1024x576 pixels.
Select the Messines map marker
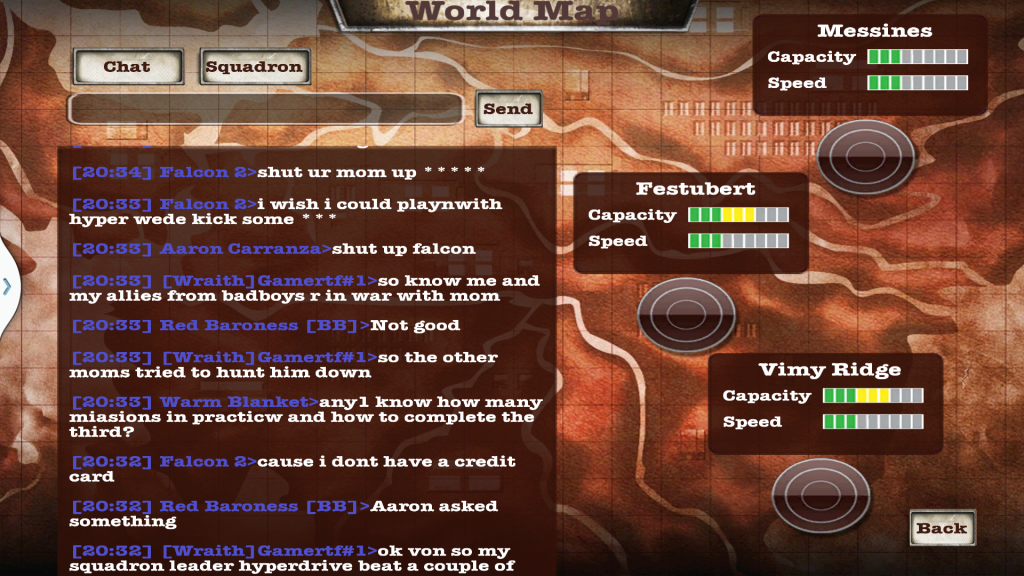point(865,154)
